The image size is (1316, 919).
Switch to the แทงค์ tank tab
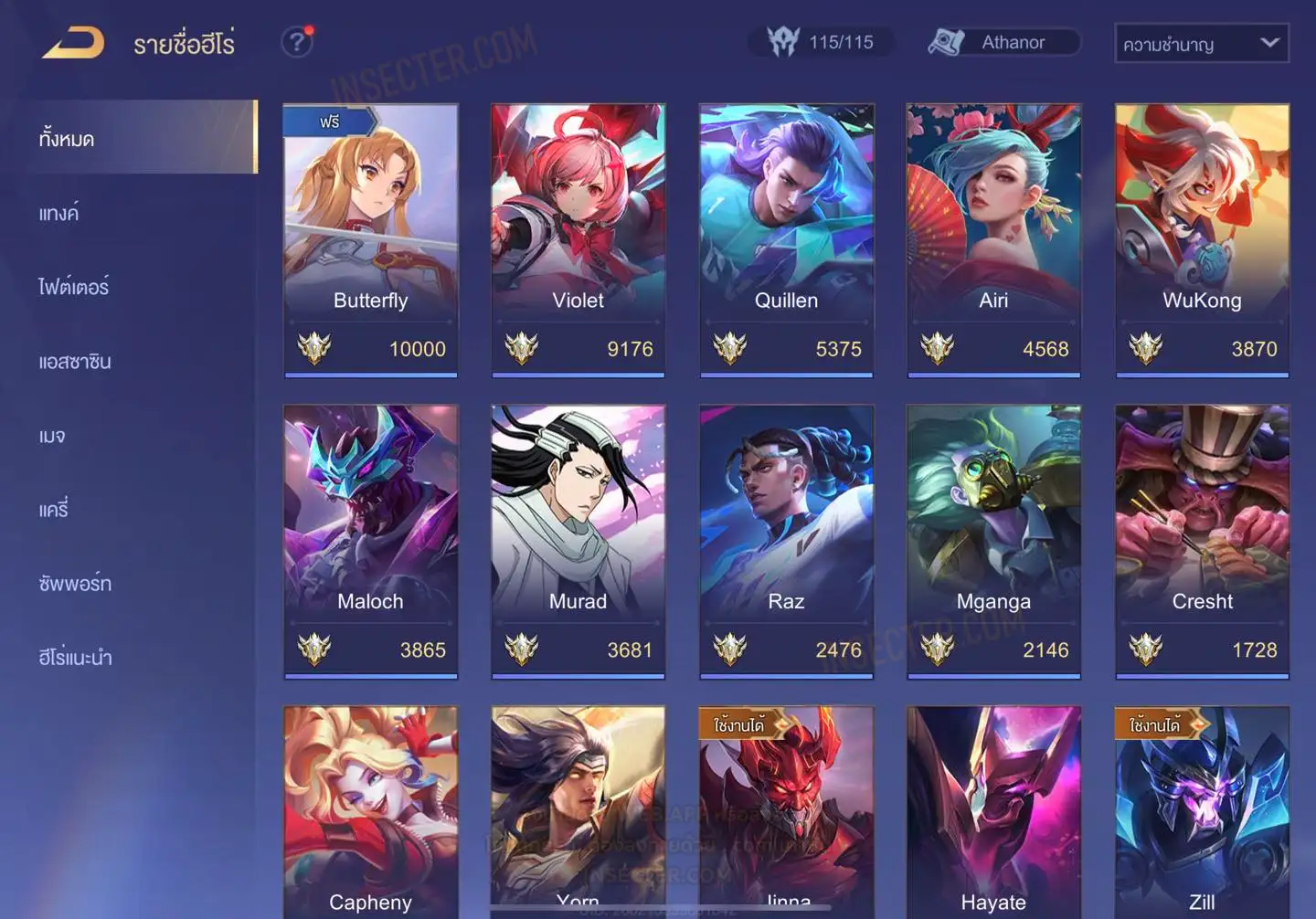point(59,214)
